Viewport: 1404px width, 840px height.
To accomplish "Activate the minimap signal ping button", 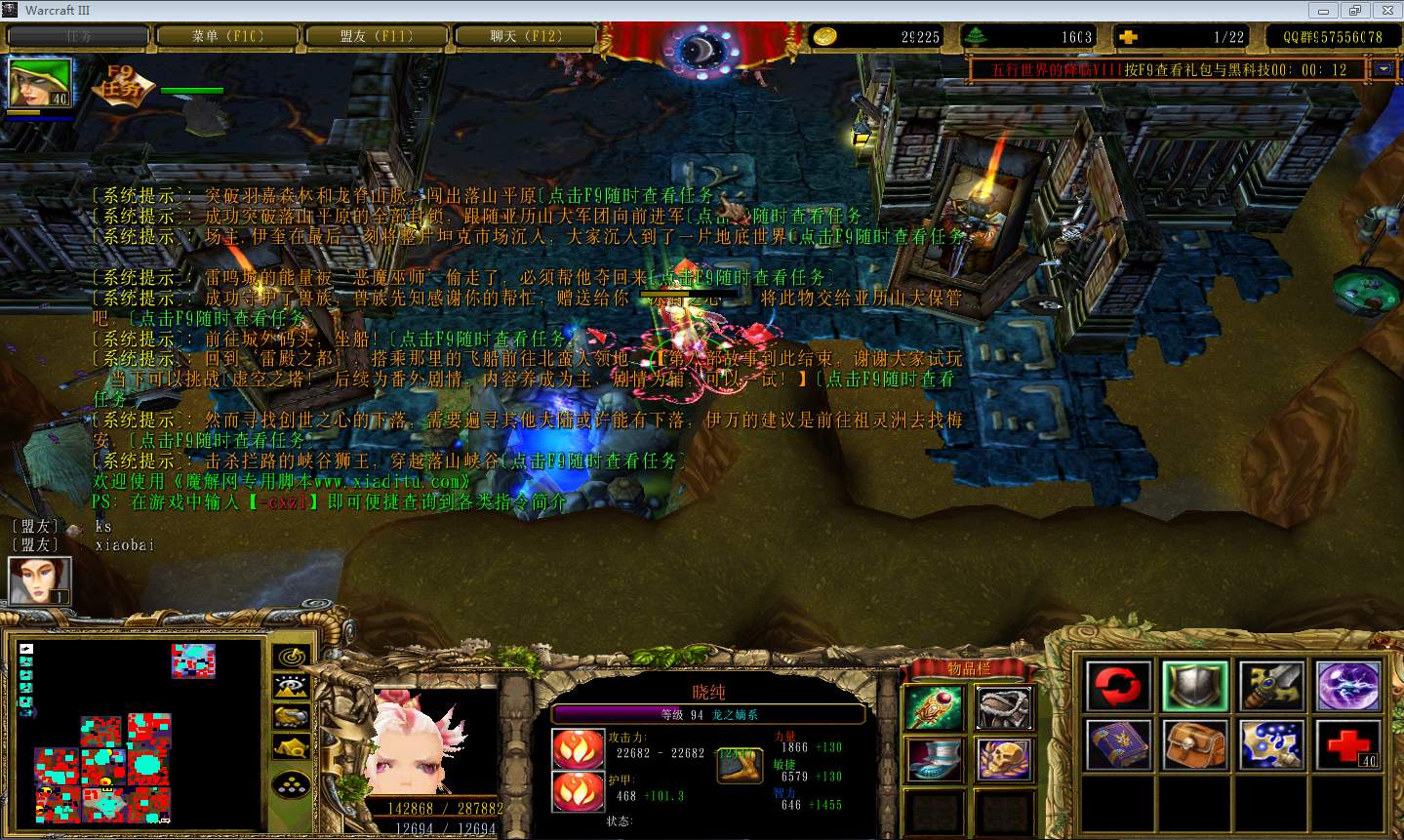I will tap(291, 657).
